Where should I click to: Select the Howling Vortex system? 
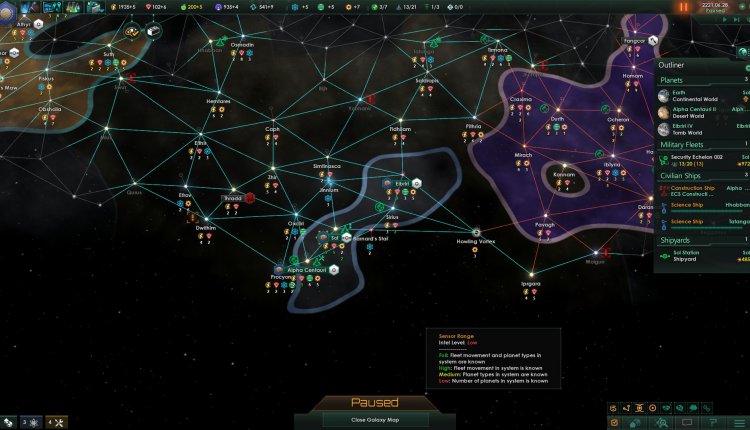476,232
